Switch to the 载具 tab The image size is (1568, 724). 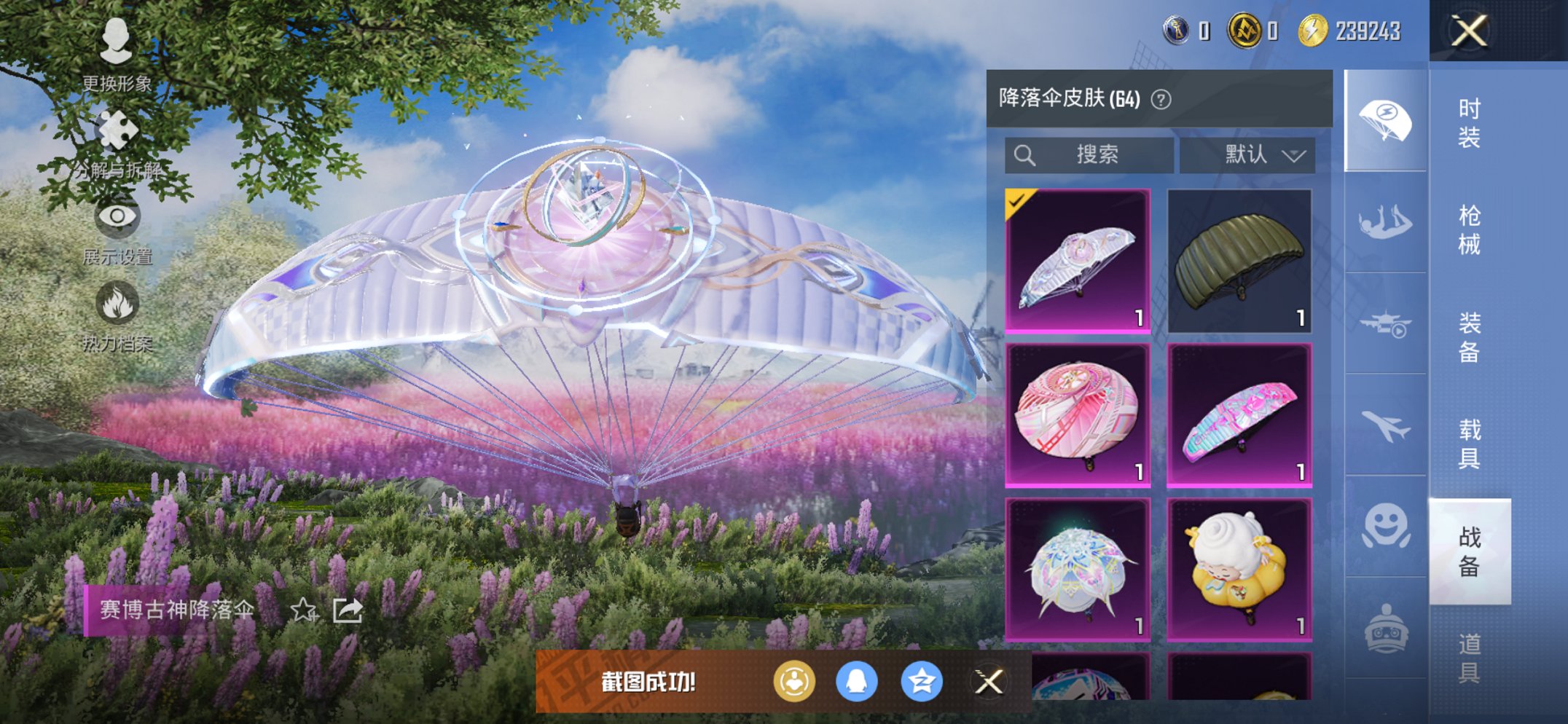pyautogui.click(x=1471, y=444)
